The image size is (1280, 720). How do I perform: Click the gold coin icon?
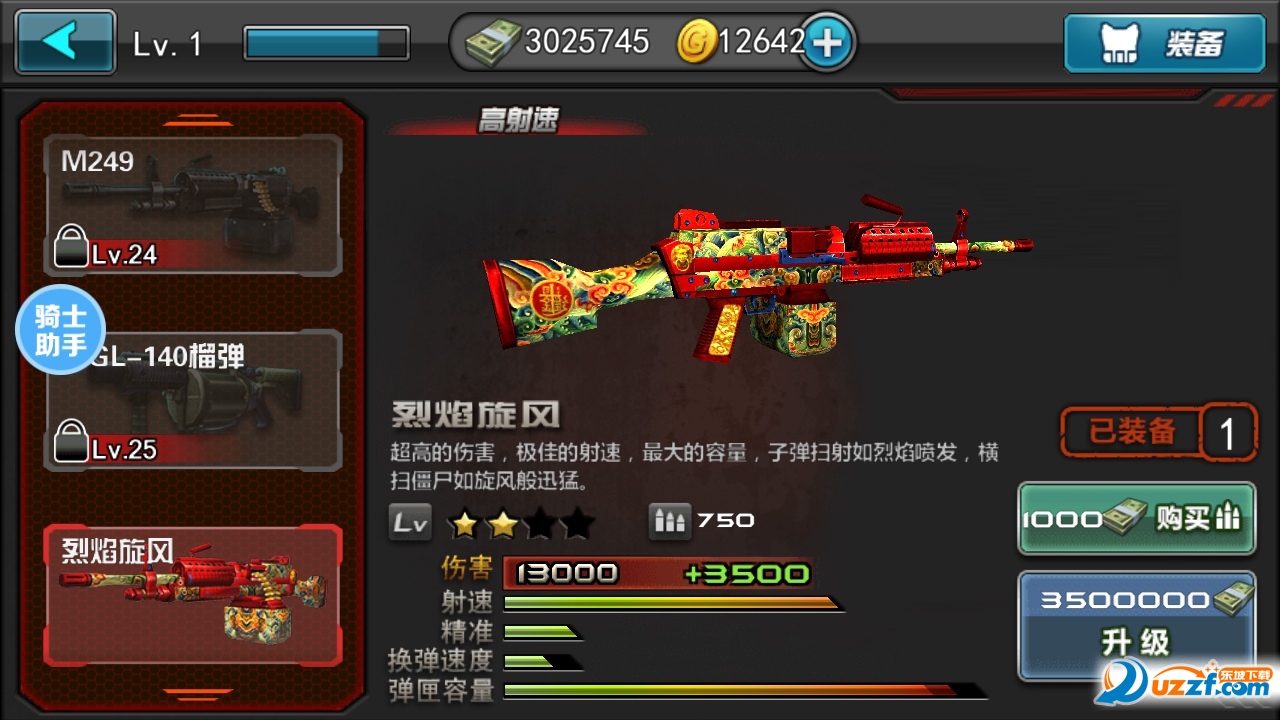pyautogui.click(x=700, y=42)
